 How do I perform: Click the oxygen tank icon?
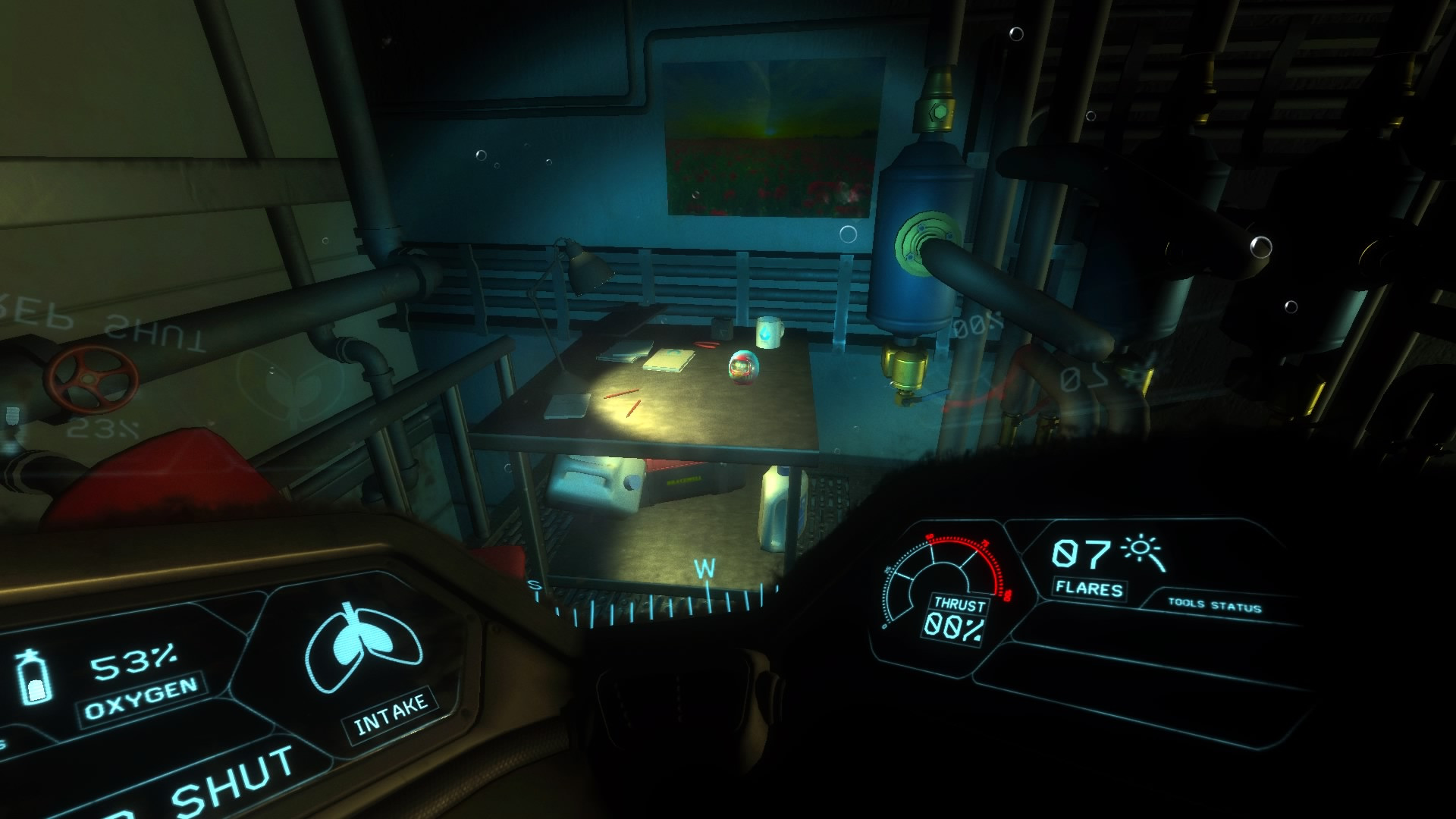pyautogui.click(x=32, y=677)
